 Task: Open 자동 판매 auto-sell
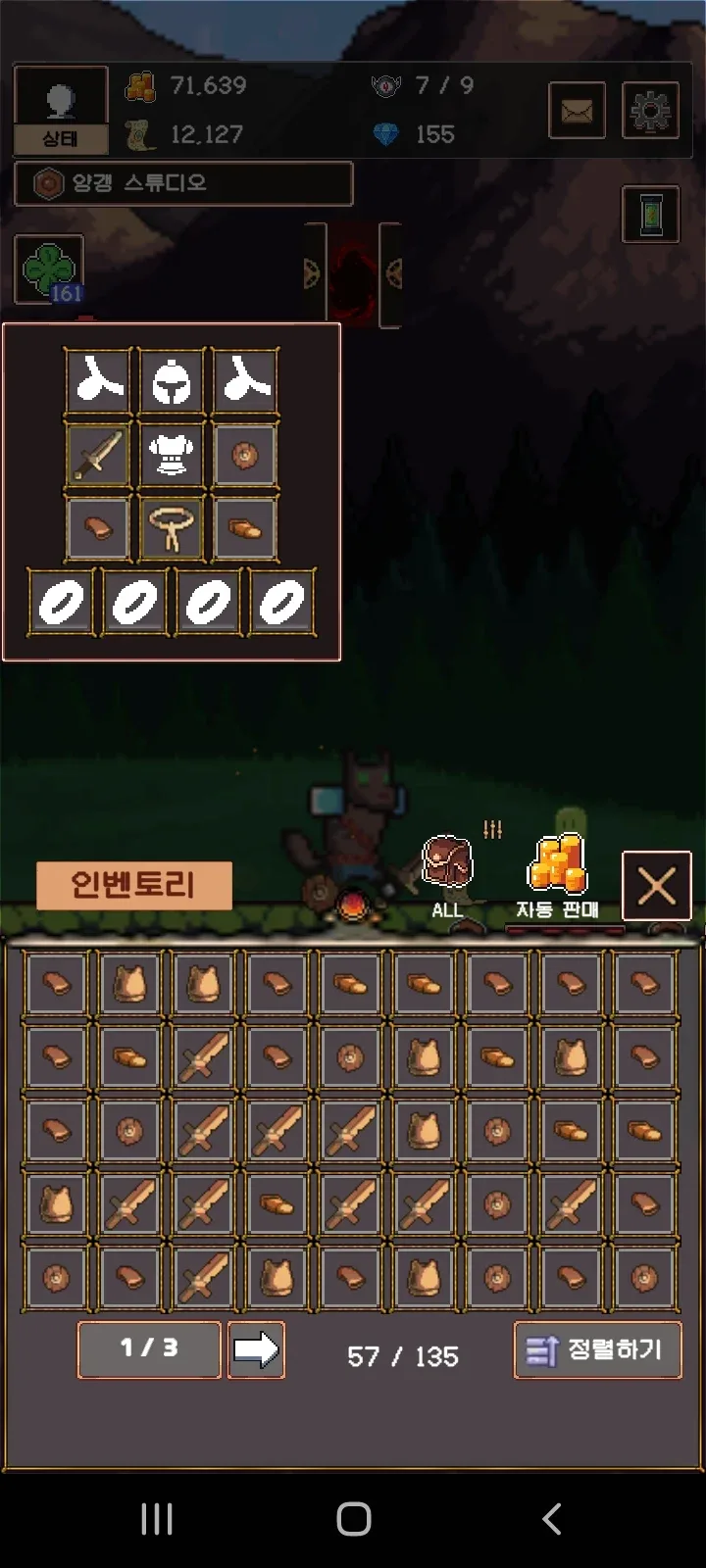(558, 877)
